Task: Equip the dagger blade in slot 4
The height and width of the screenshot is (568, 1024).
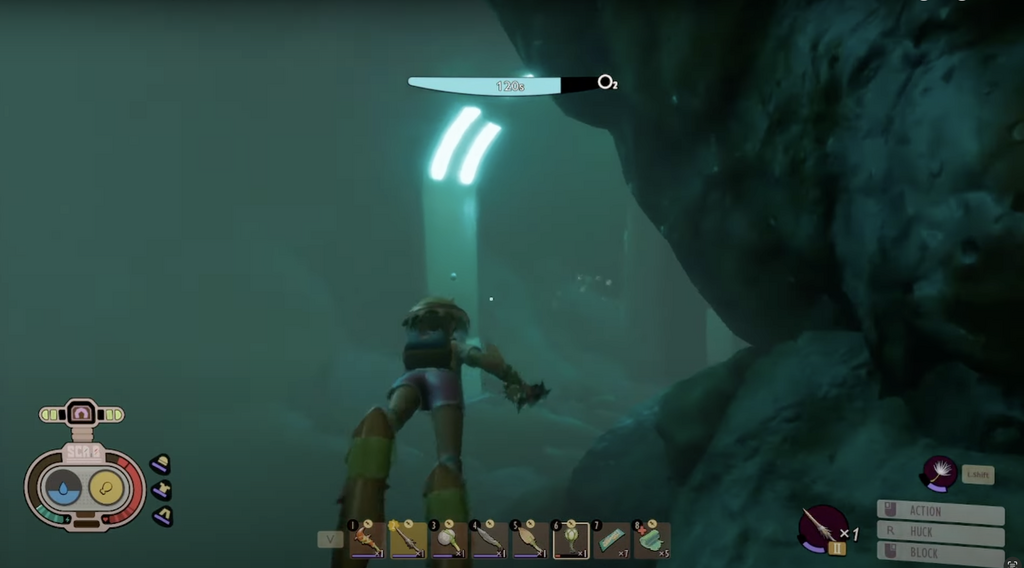Action: 489,540
